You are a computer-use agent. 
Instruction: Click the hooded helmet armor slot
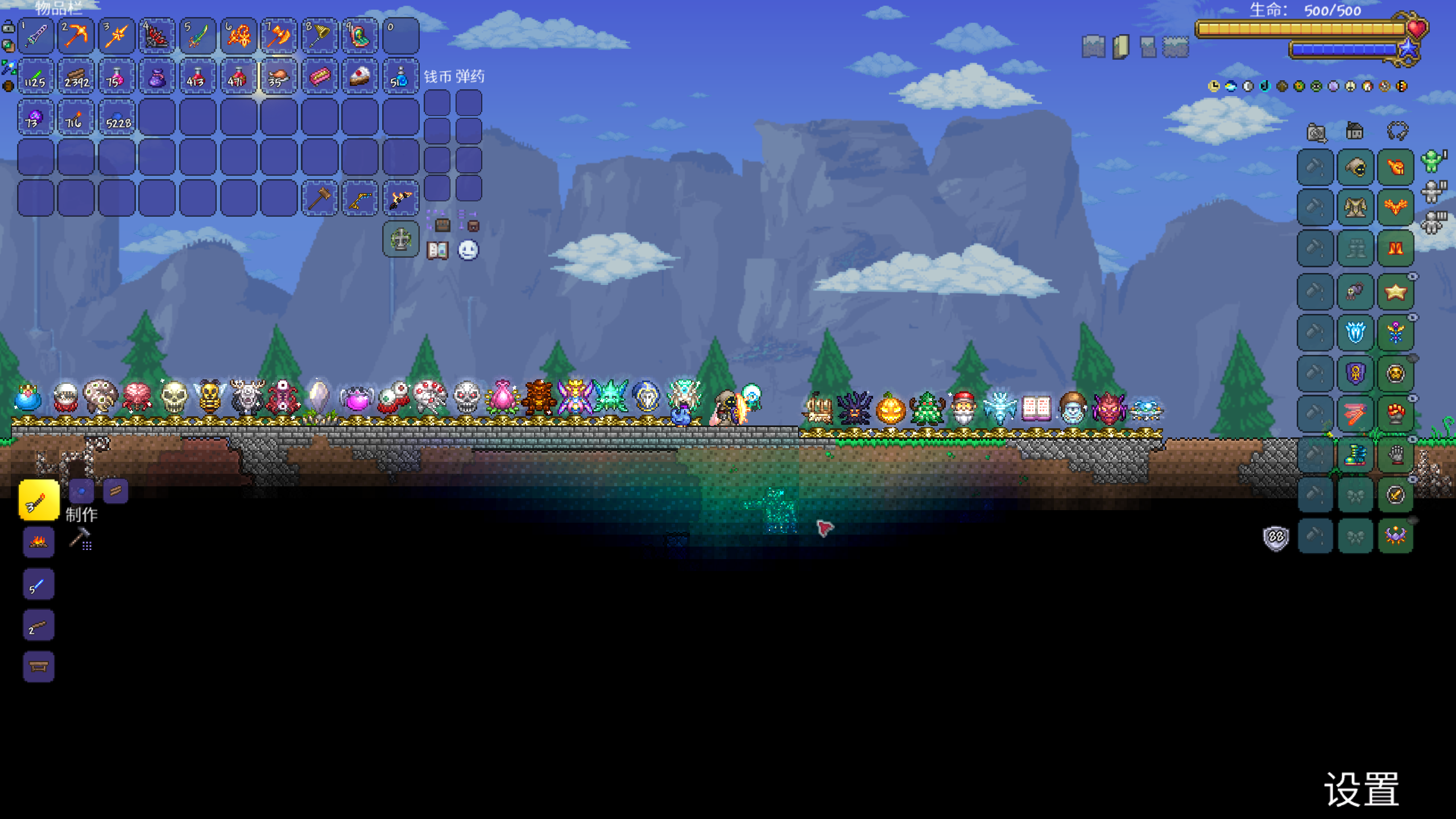(x=1355, y=167)
